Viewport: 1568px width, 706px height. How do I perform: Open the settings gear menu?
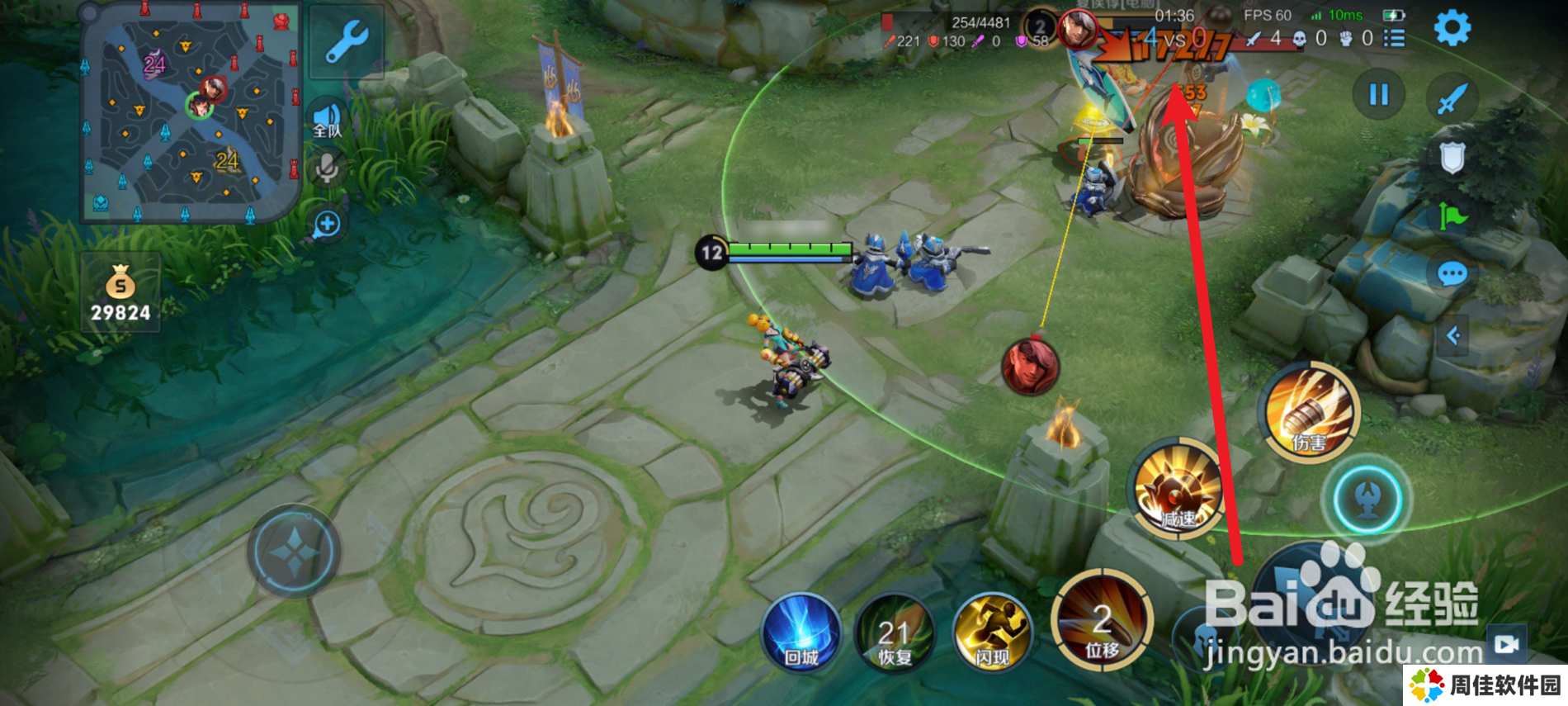tap(1452, 29)
